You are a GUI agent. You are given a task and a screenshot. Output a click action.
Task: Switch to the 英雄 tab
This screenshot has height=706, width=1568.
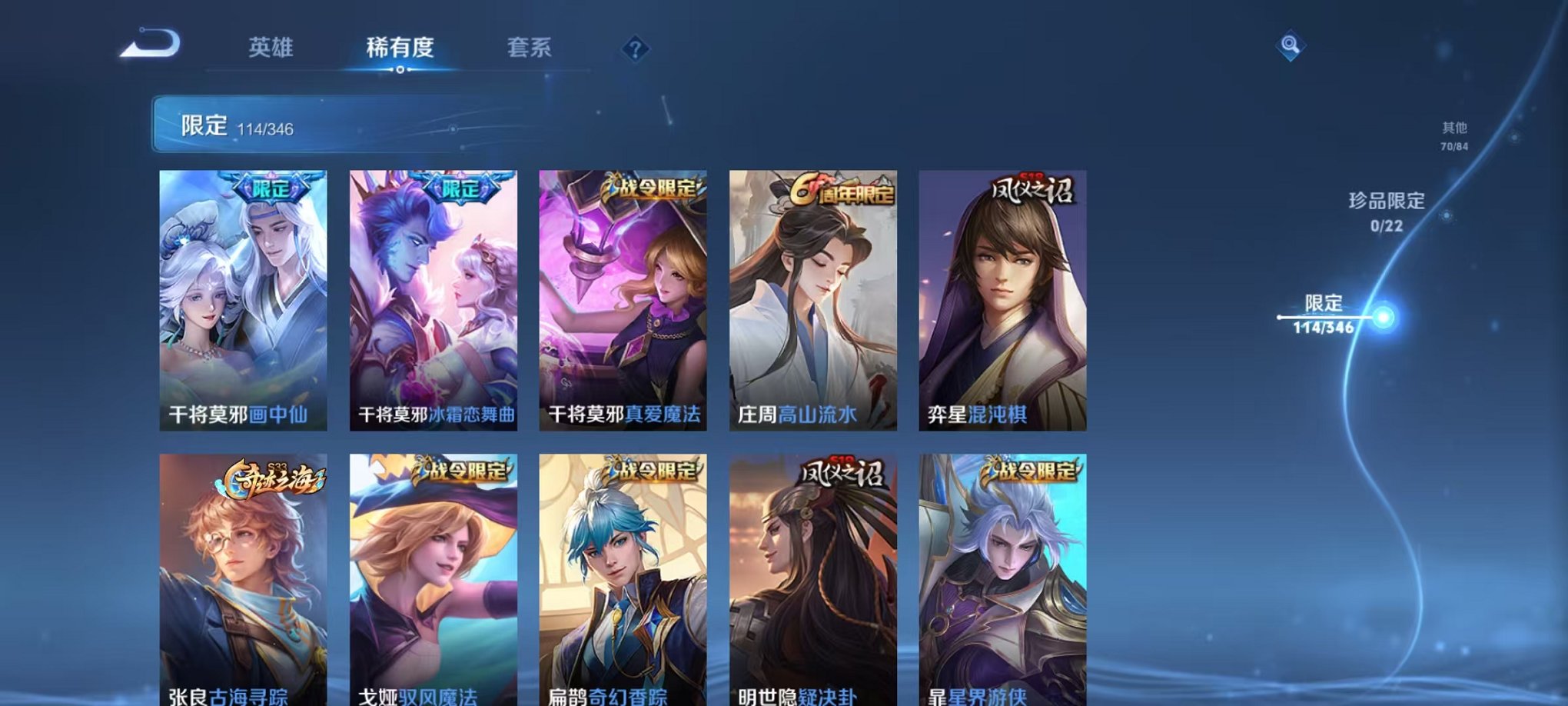coord(271,48)
